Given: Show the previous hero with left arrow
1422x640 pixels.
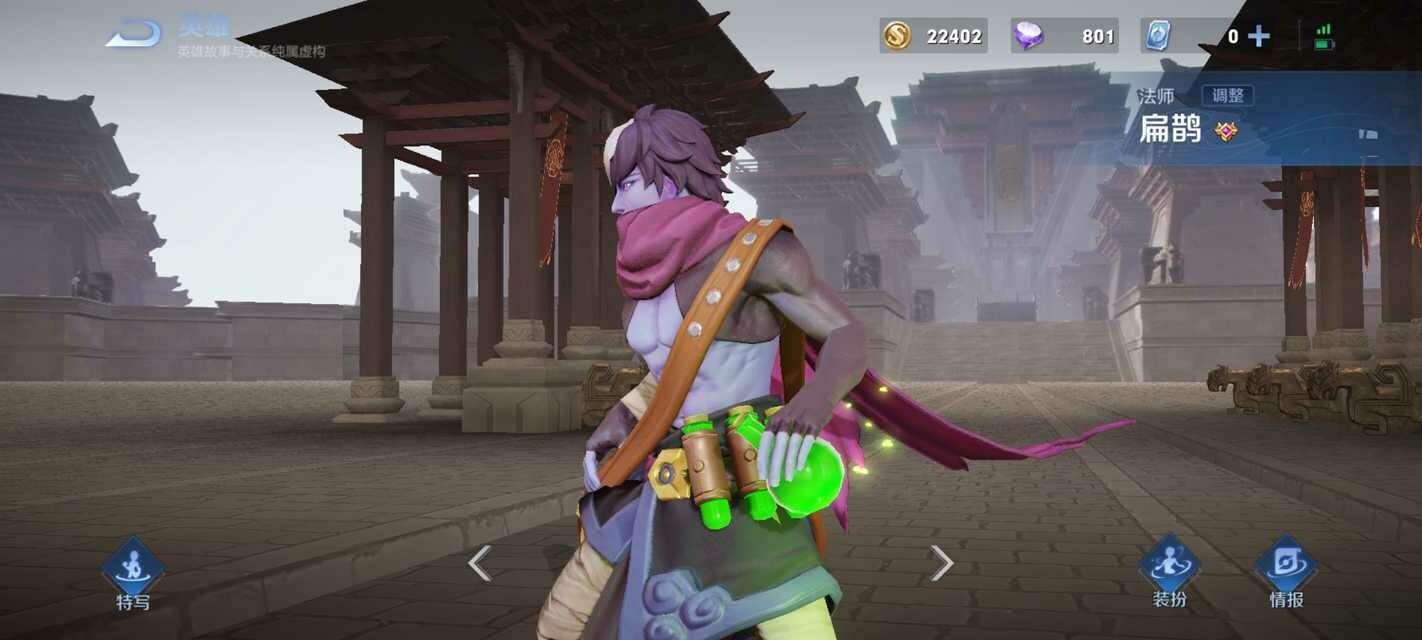Looking at the screenshot, I should tap(480, 563).
